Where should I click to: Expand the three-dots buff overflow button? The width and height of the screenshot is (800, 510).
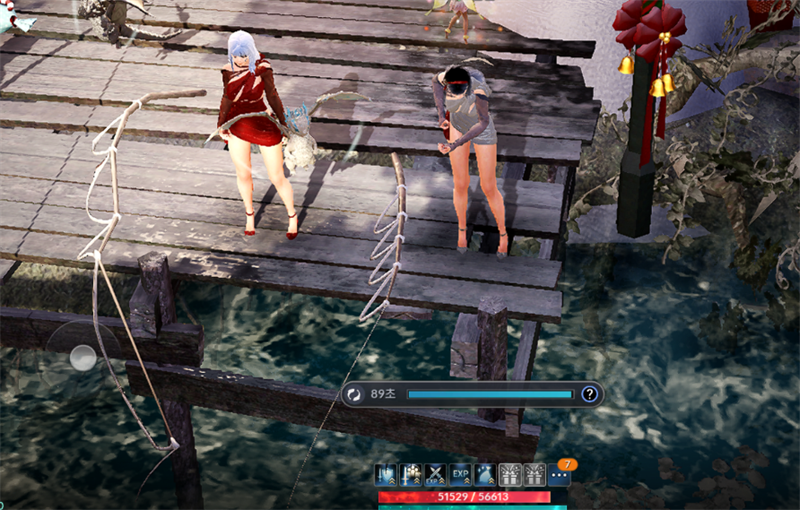[x=559, y=476]
